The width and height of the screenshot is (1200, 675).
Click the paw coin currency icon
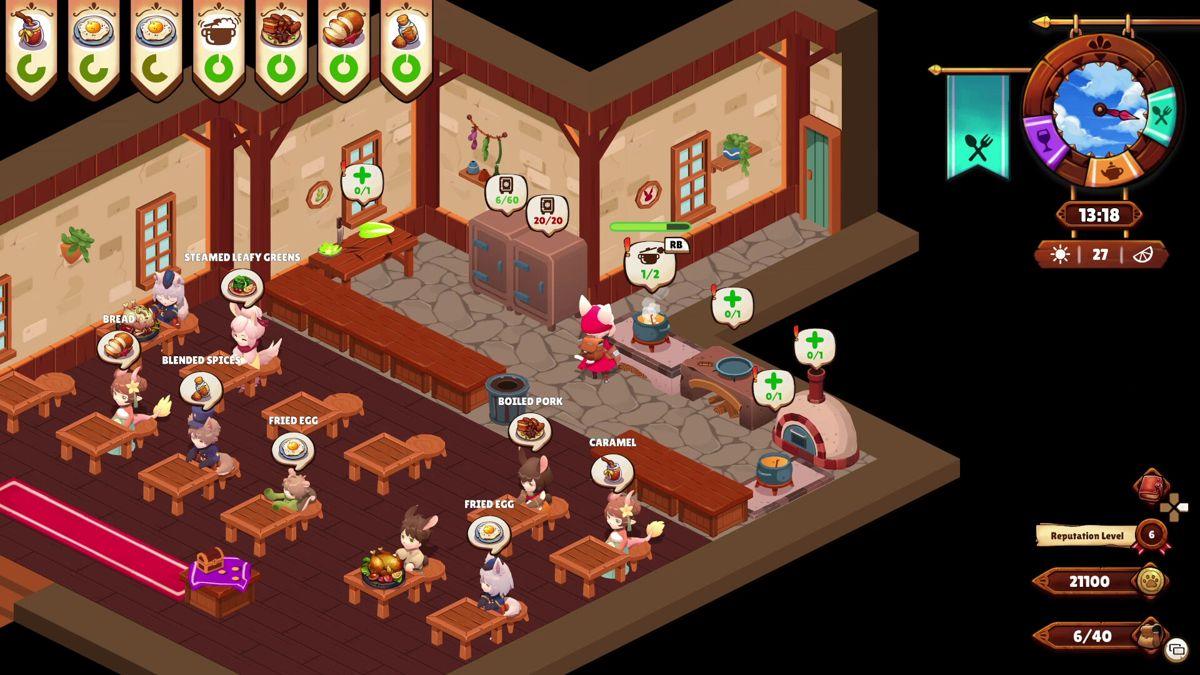click(x=1151, y=581)
